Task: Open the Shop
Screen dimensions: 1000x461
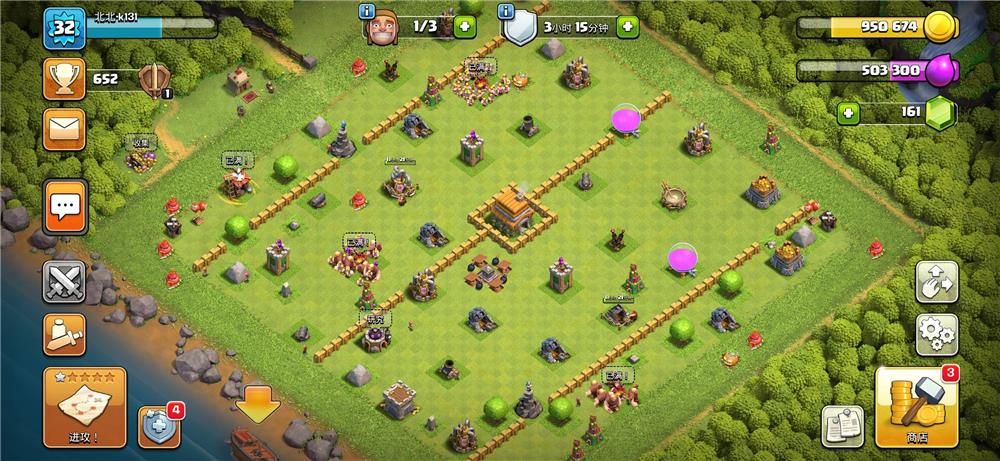Action: (917, 407)
